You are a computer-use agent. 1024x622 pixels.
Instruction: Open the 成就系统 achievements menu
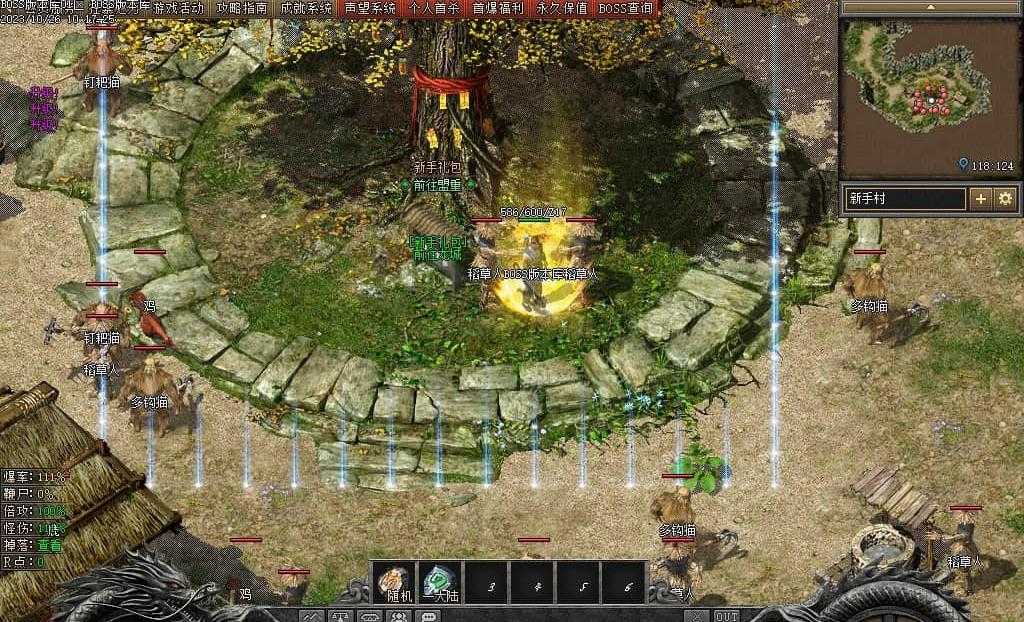click(306, 8)
